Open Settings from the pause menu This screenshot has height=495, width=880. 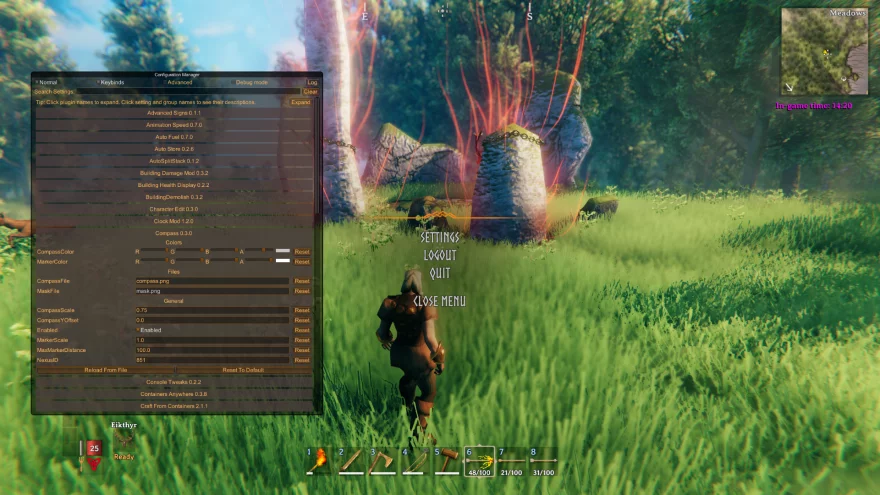tap(440, 238)
